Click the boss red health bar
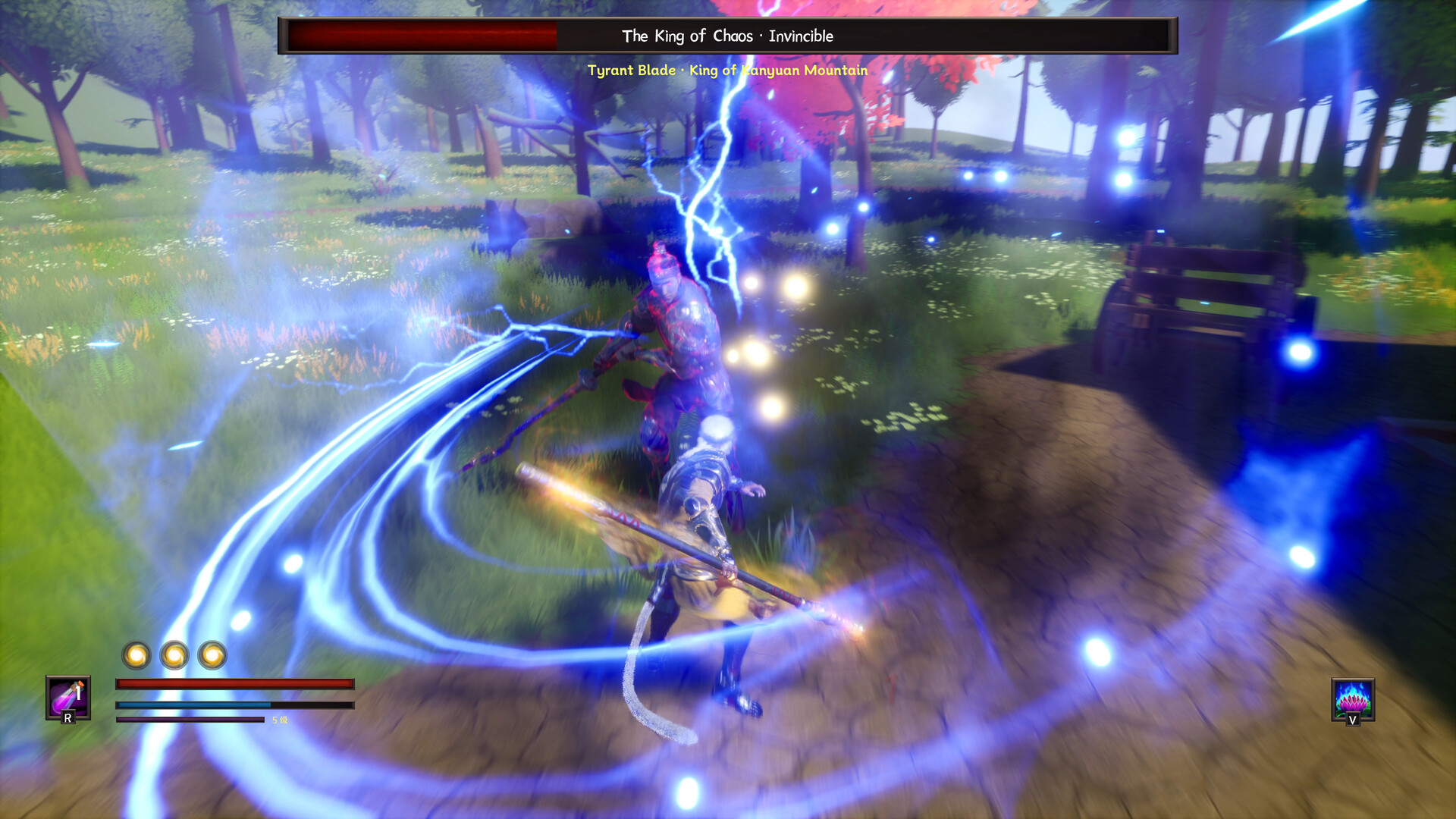The width and height of the screenshot is (1456, 819). tap(422, 33)
